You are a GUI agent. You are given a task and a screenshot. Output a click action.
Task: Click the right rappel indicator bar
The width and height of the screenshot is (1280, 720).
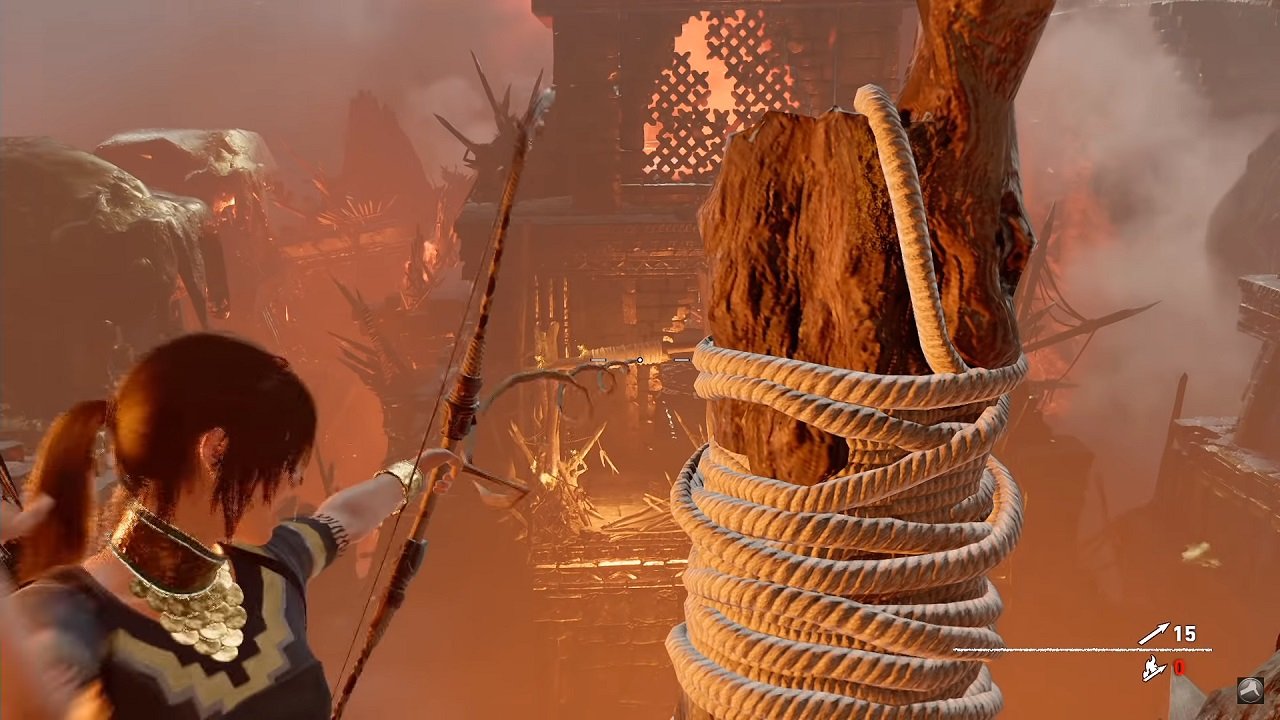click(x=681, y=360)
